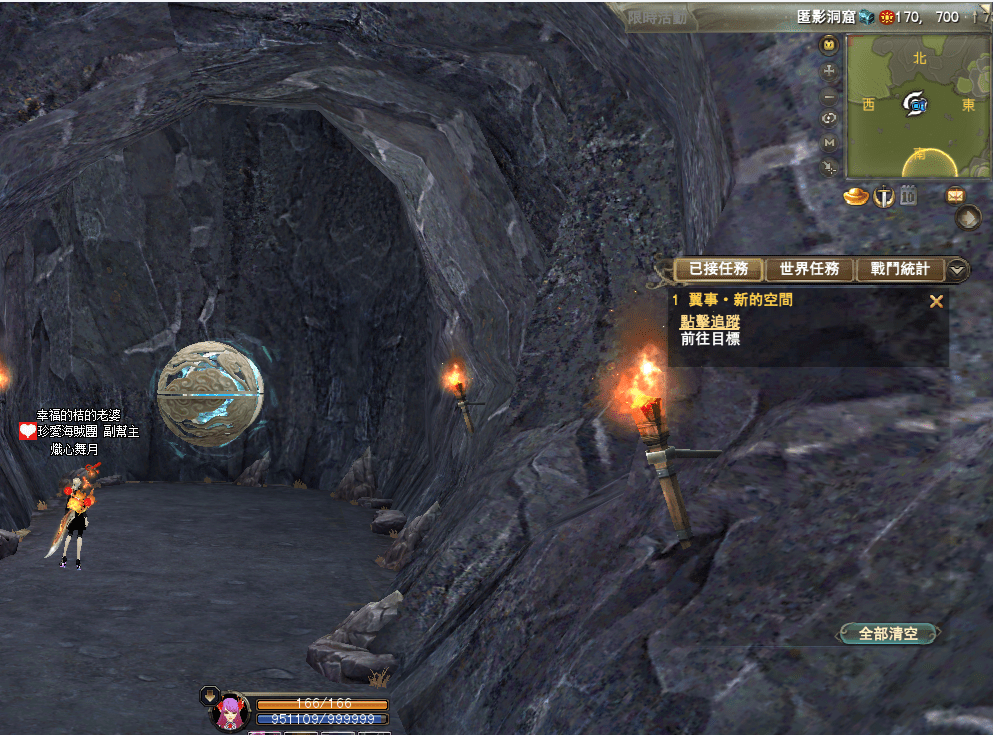Screen dimensions: 993x735
Task: Click the circular arrows minimap button
Action: [x=829, y=119]
